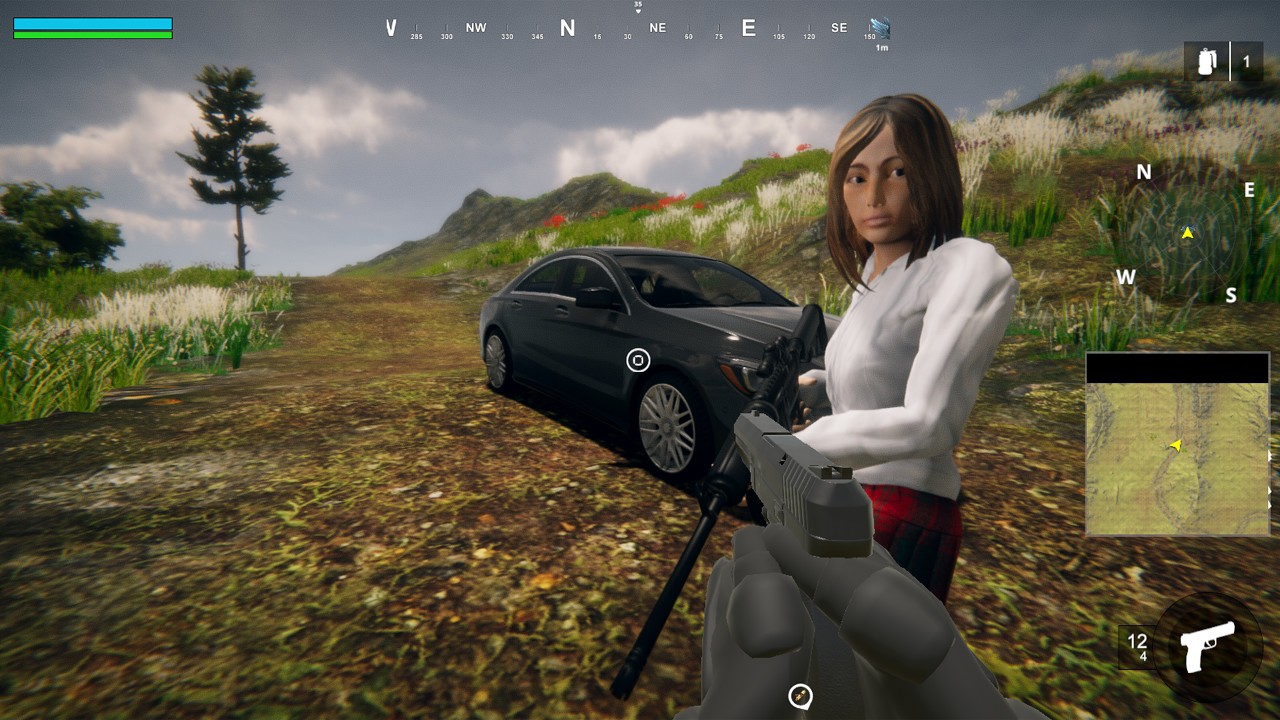The height and width of the screenshot is (720, 1280).
Task: Select the blue feather waypoint on compass bar
Action: click(879, 28)
